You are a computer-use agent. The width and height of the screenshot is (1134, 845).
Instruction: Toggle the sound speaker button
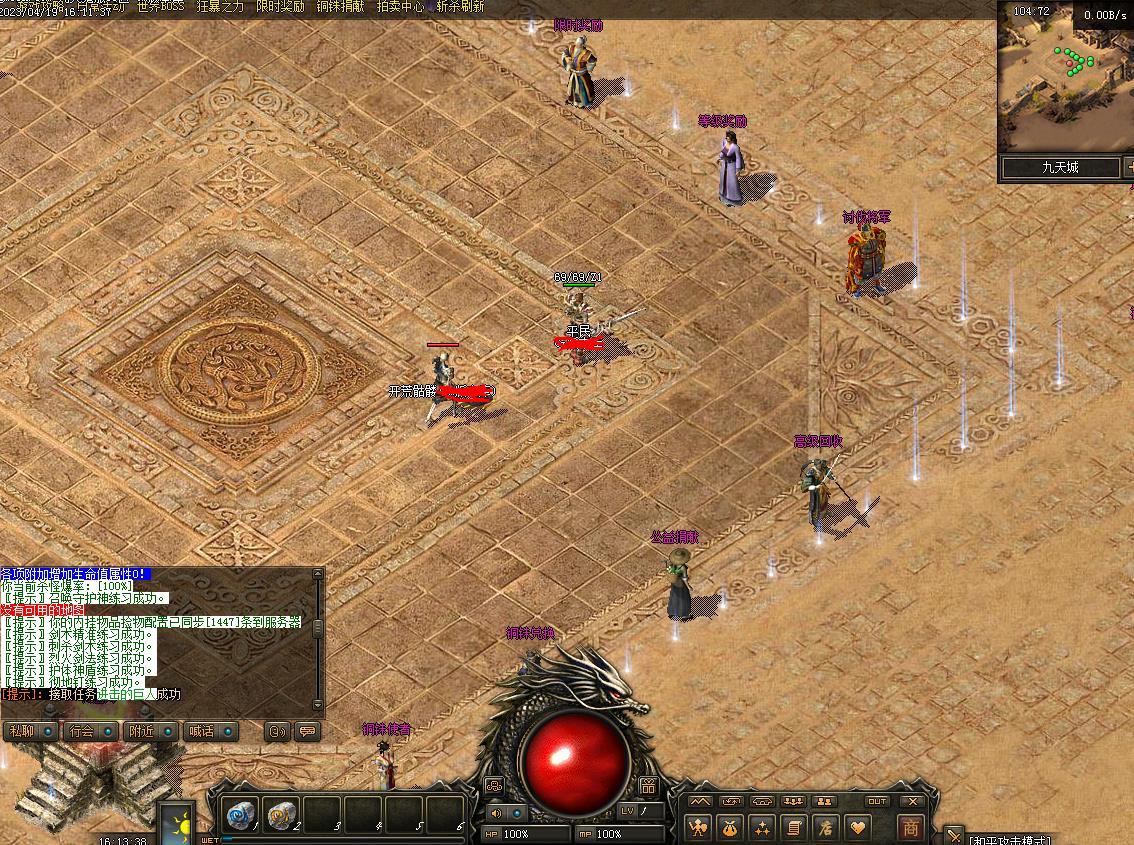[495, 813]
